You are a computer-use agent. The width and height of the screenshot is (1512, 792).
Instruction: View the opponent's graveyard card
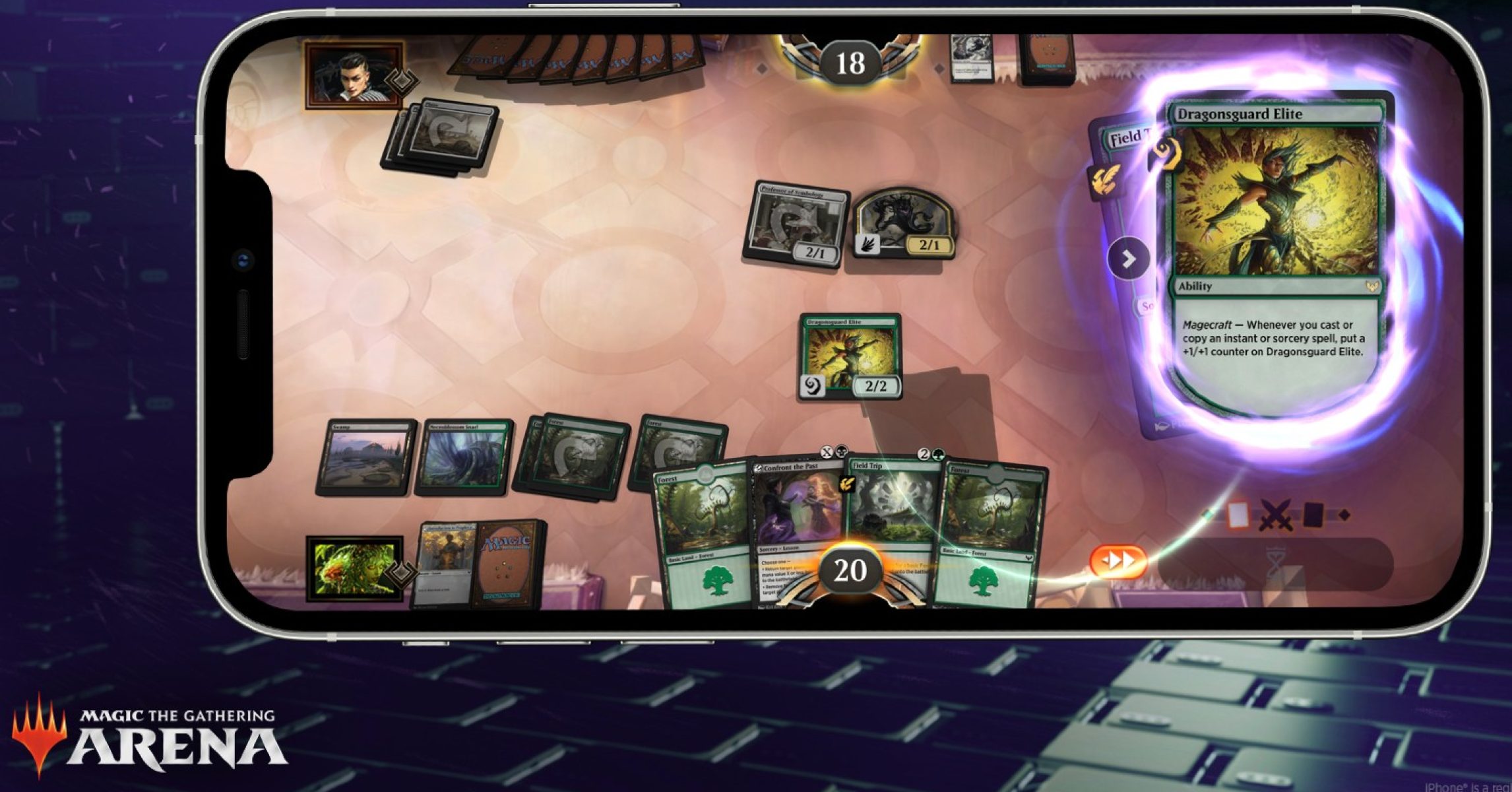[970, 58]
